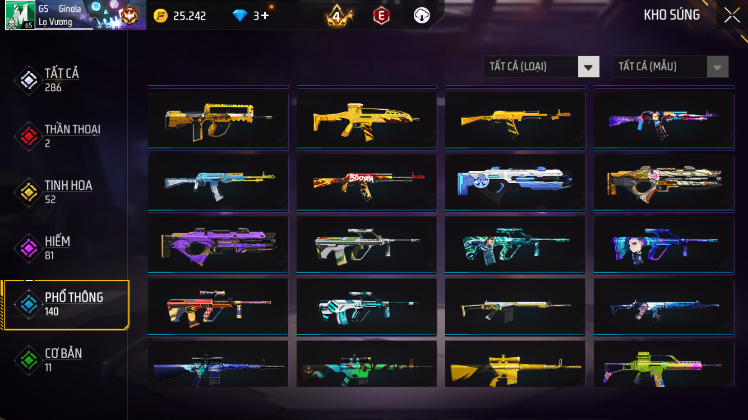Select the first golden FAMAS skin
This screenshot has width=748, height=420.
pyautogui.click(x=217, y=119)
